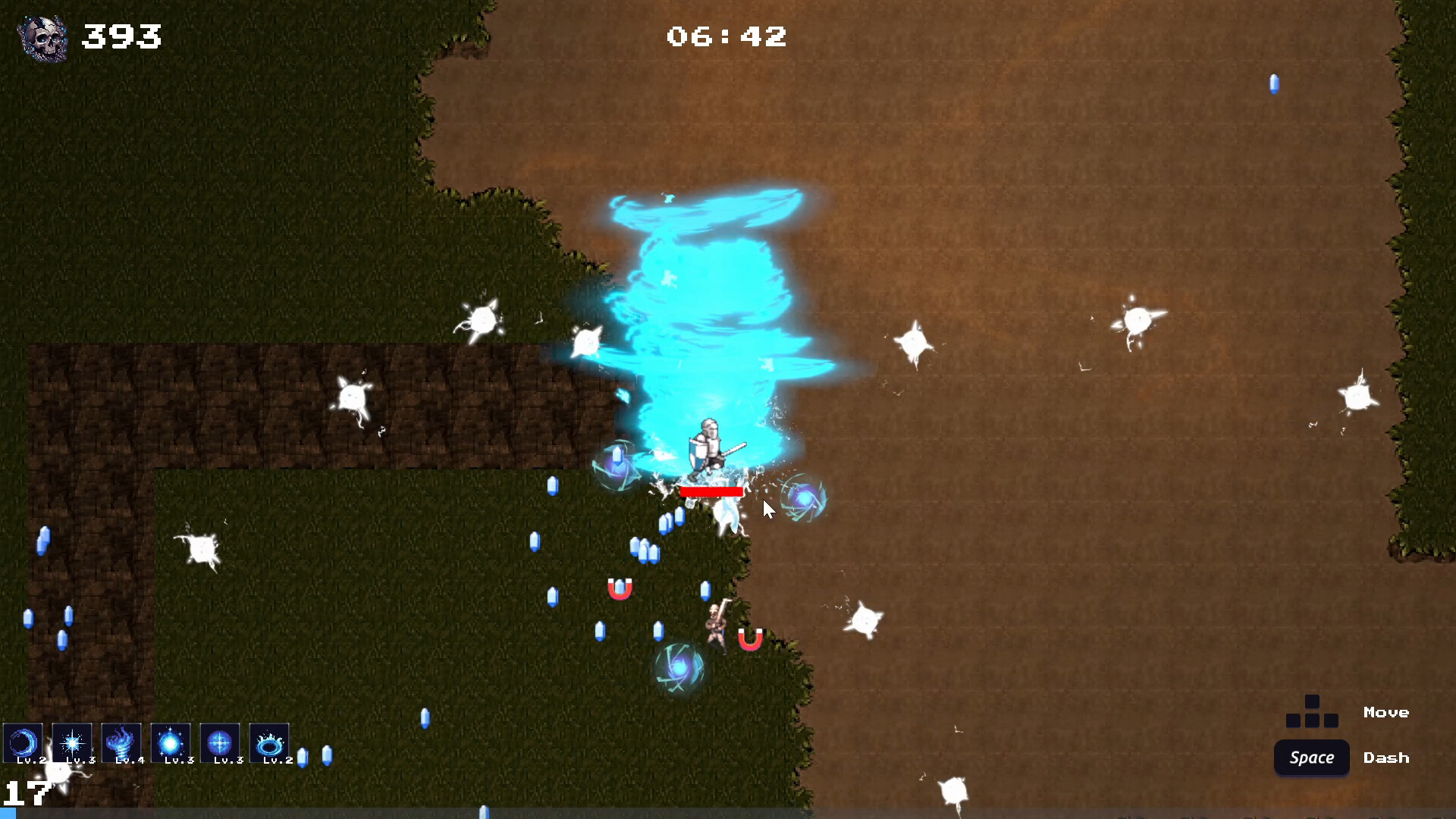The height and width of the screenshot is (819, 1456).
Task: Select the Lv.4 tornado skill icon
Action: click(121, 743)
